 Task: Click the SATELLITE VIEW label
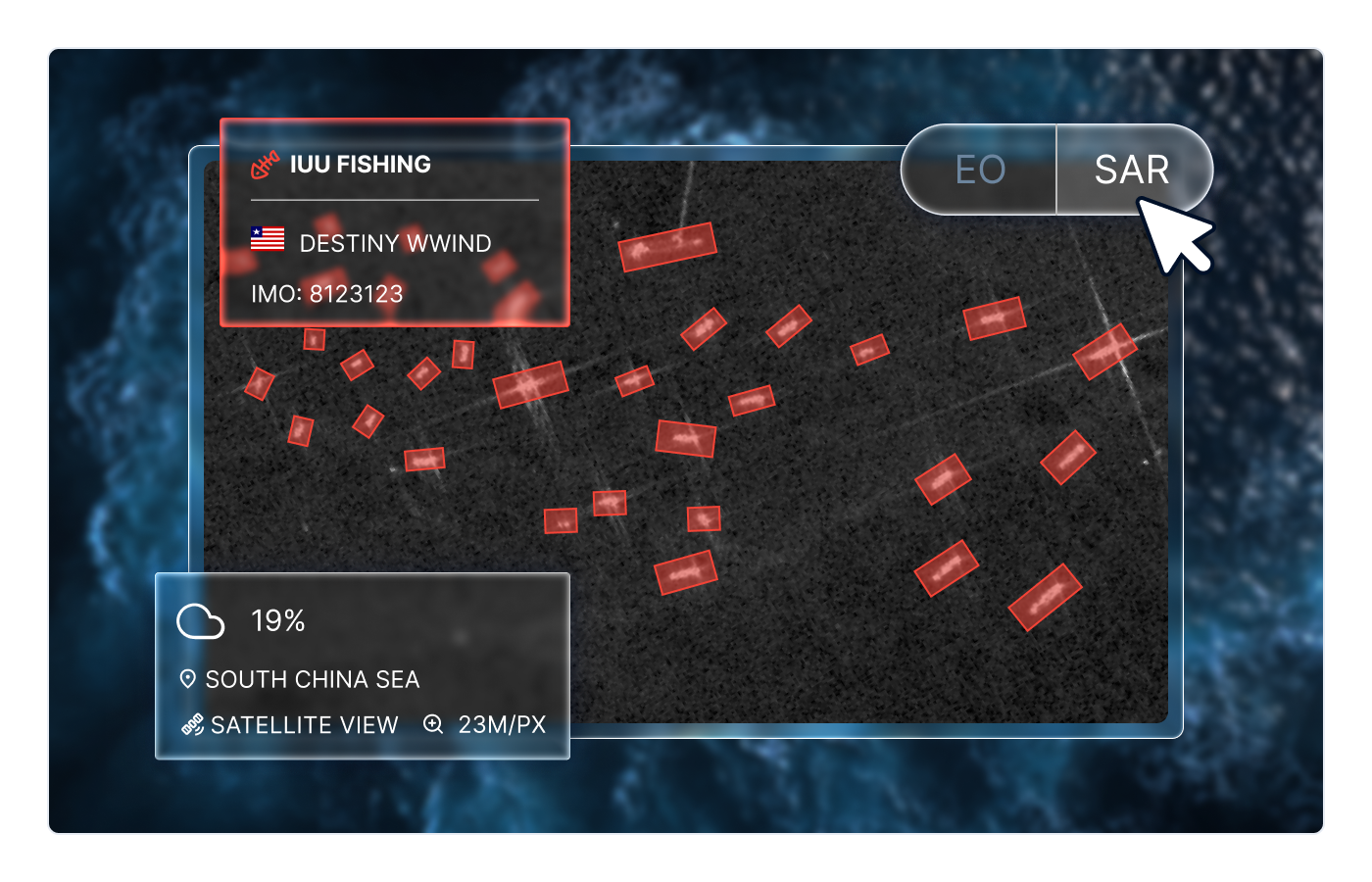pyautogui.click(x=301, y=725)
